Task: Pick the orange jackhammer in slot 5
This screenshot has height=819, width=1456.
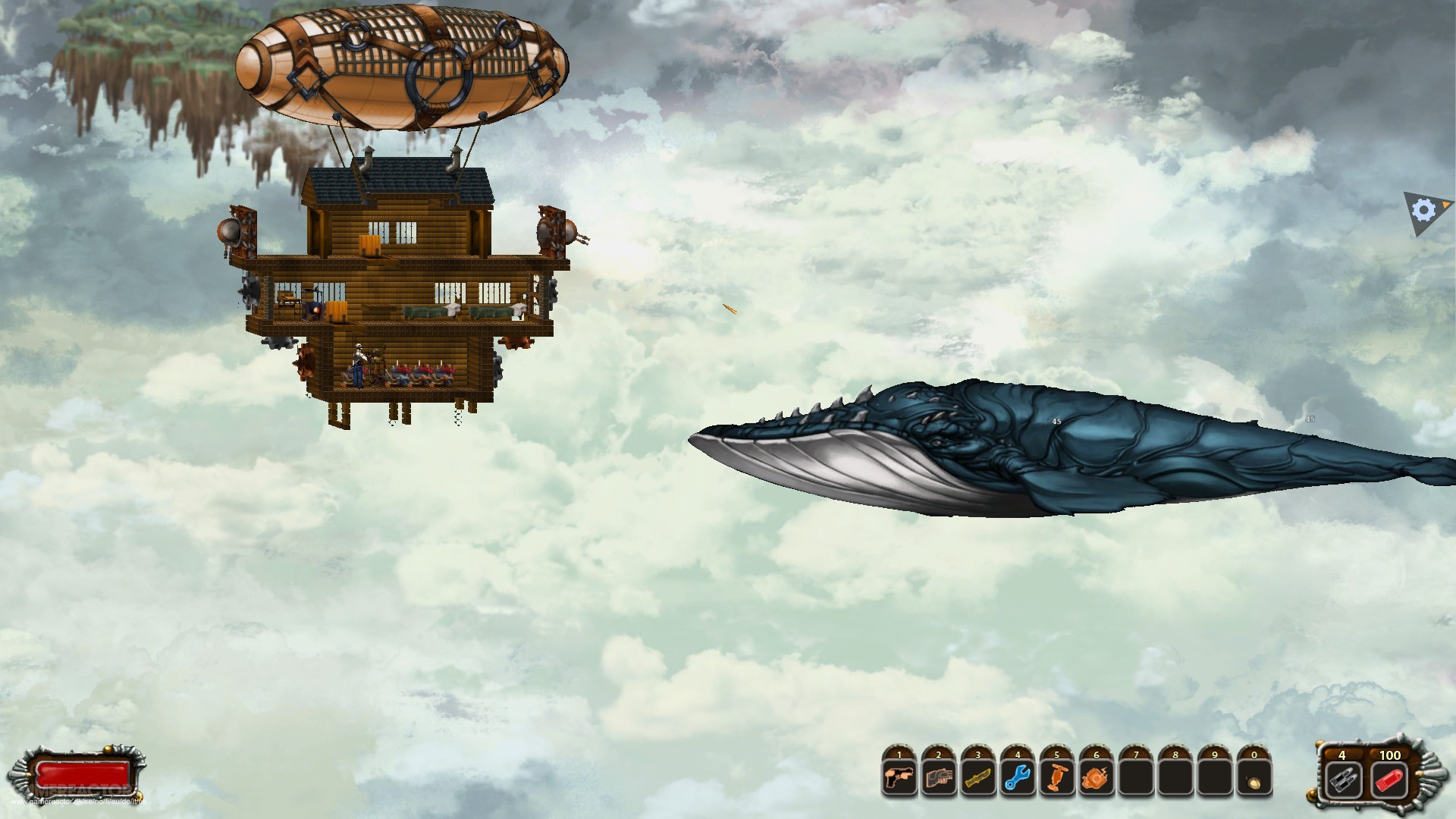Action: pos(1057,779)
